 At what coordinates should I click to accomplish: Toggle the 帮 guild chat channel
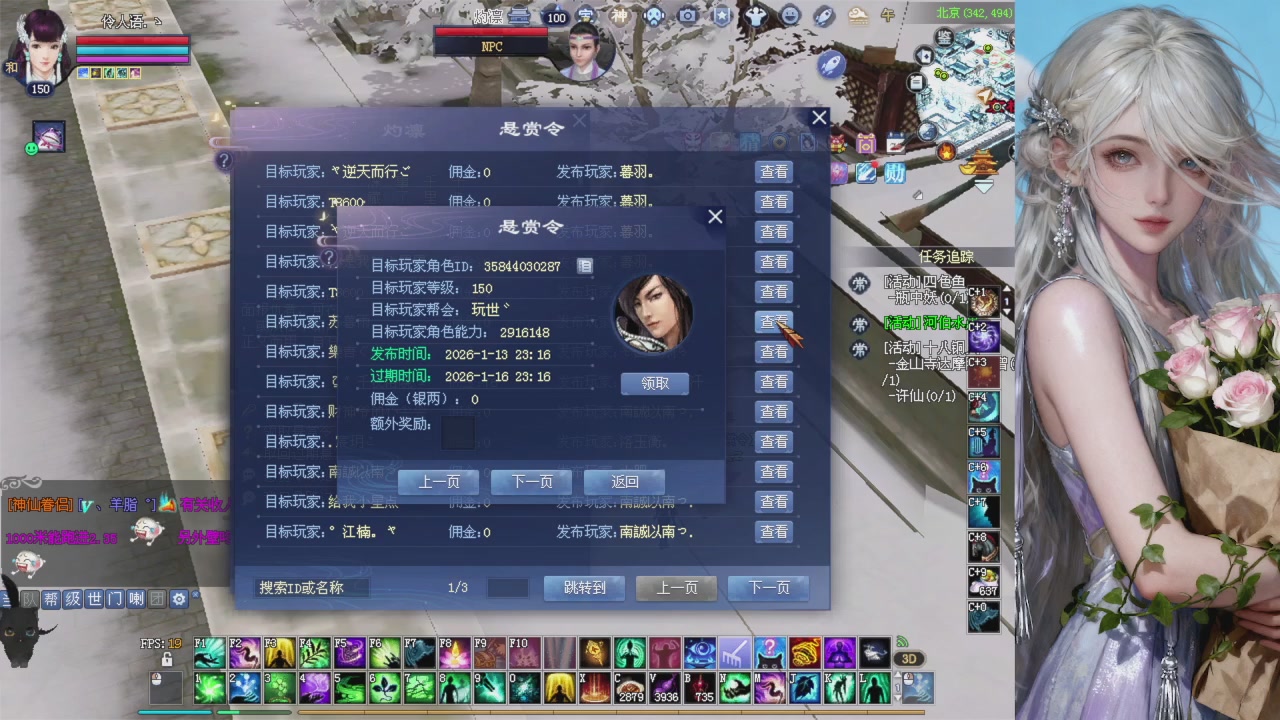(50, 598)
